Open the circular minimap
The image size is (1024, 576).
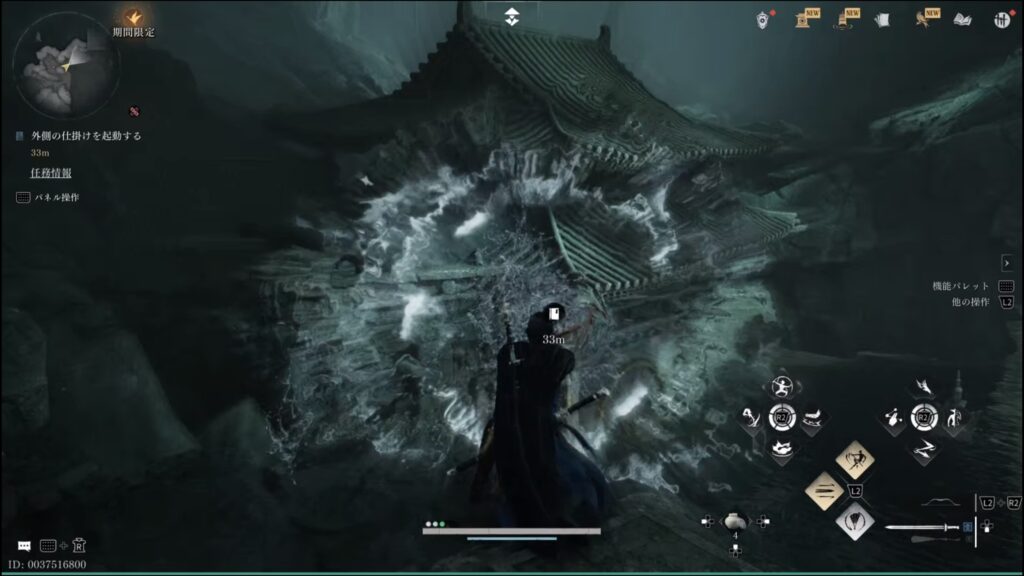click(x=66, y=65)
